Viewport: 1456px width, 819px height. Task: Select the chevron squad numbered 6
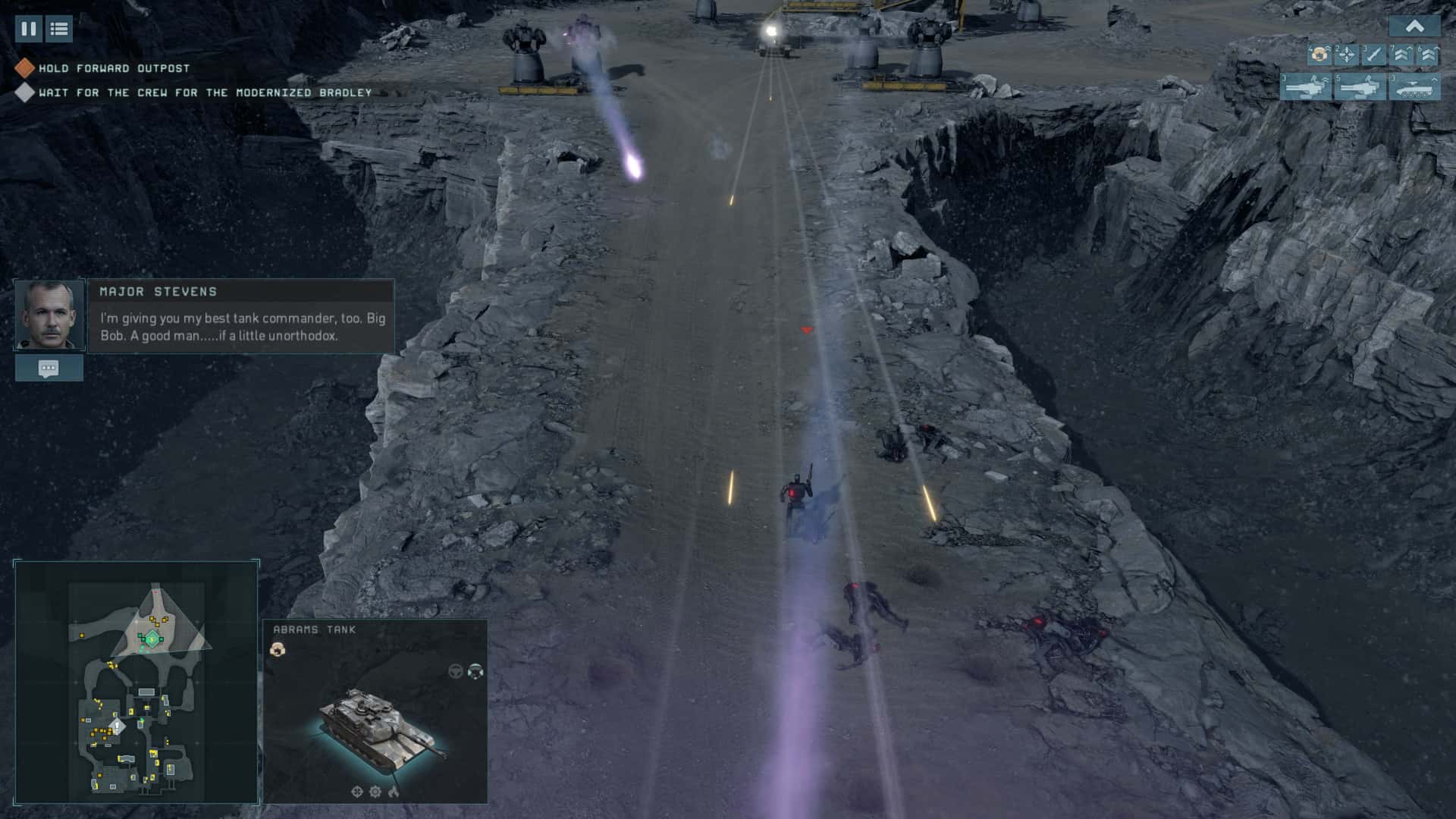[1428, 55]
